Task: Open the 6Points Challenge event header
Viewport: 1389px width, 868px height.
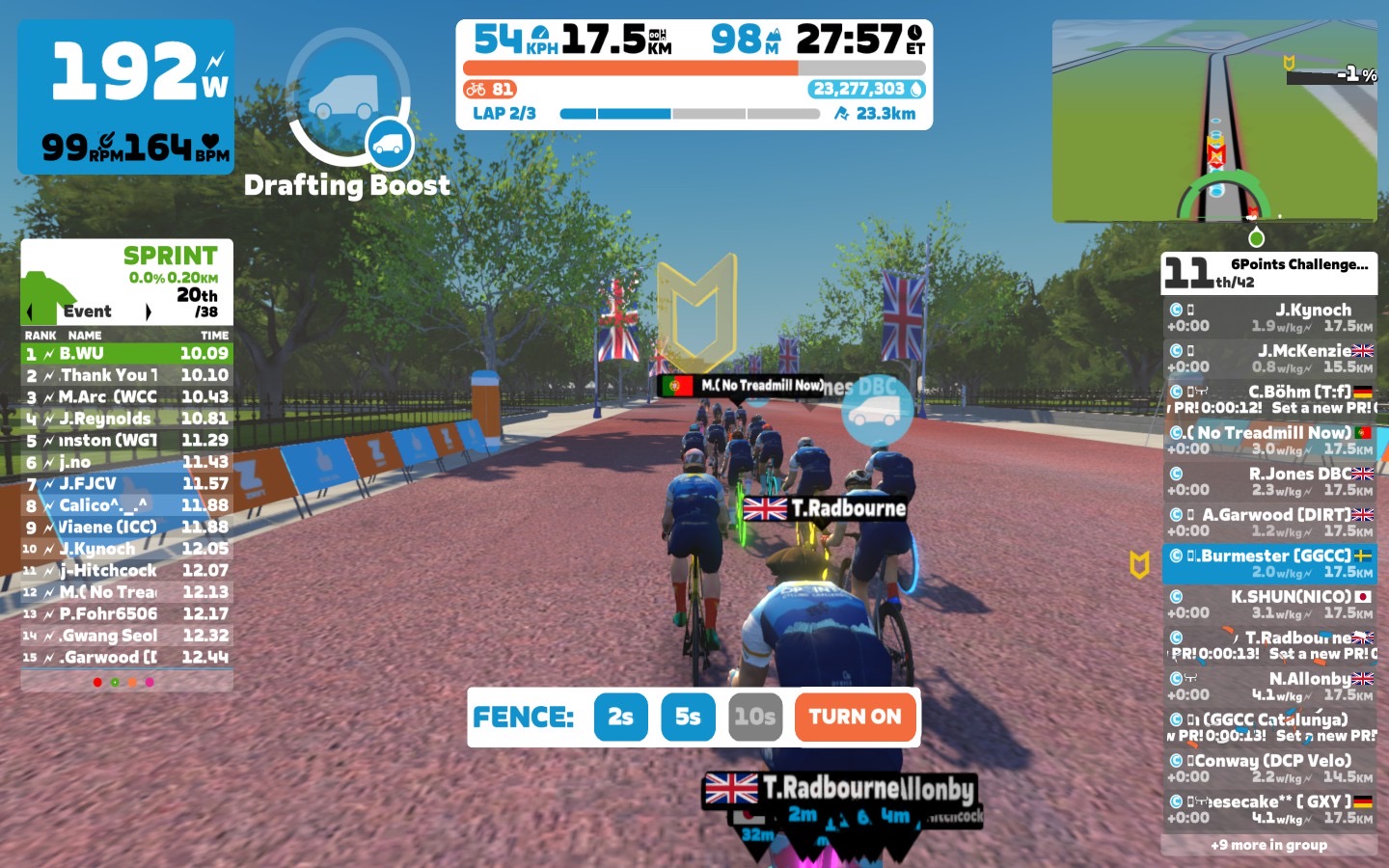Action: [x=1269, y=273]
